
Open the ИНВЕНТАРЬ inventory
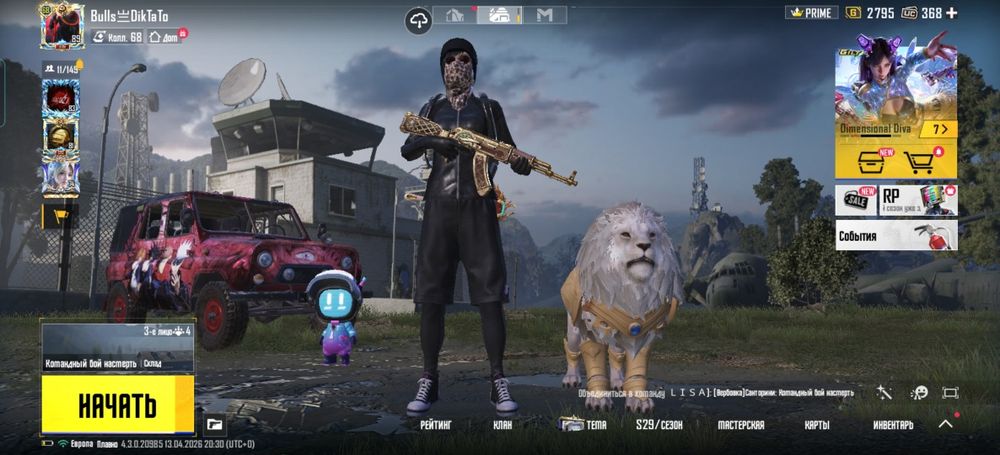[893, 425]
